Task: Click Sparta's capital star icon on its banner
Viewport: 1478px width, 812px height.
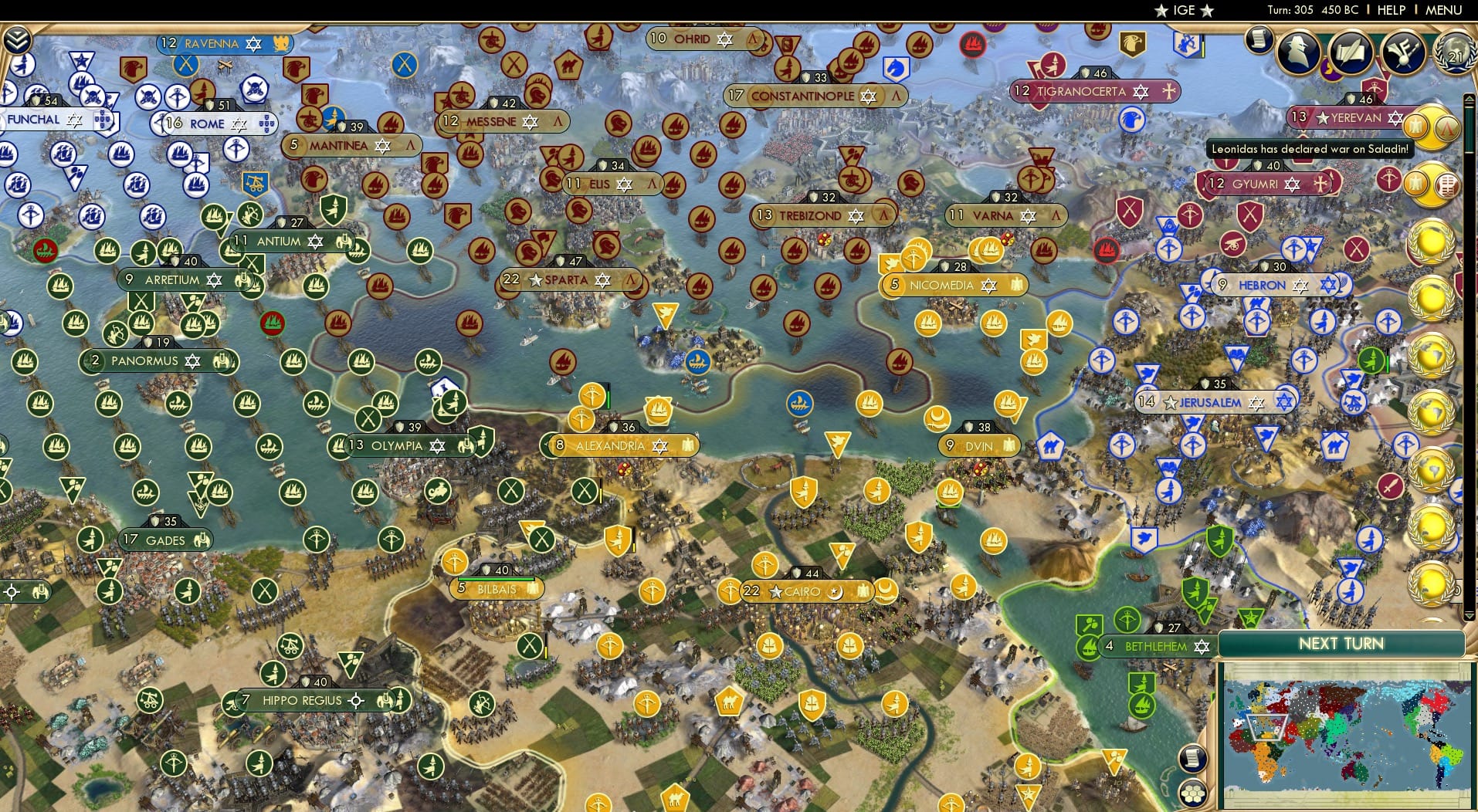Action: click(535, 280)
